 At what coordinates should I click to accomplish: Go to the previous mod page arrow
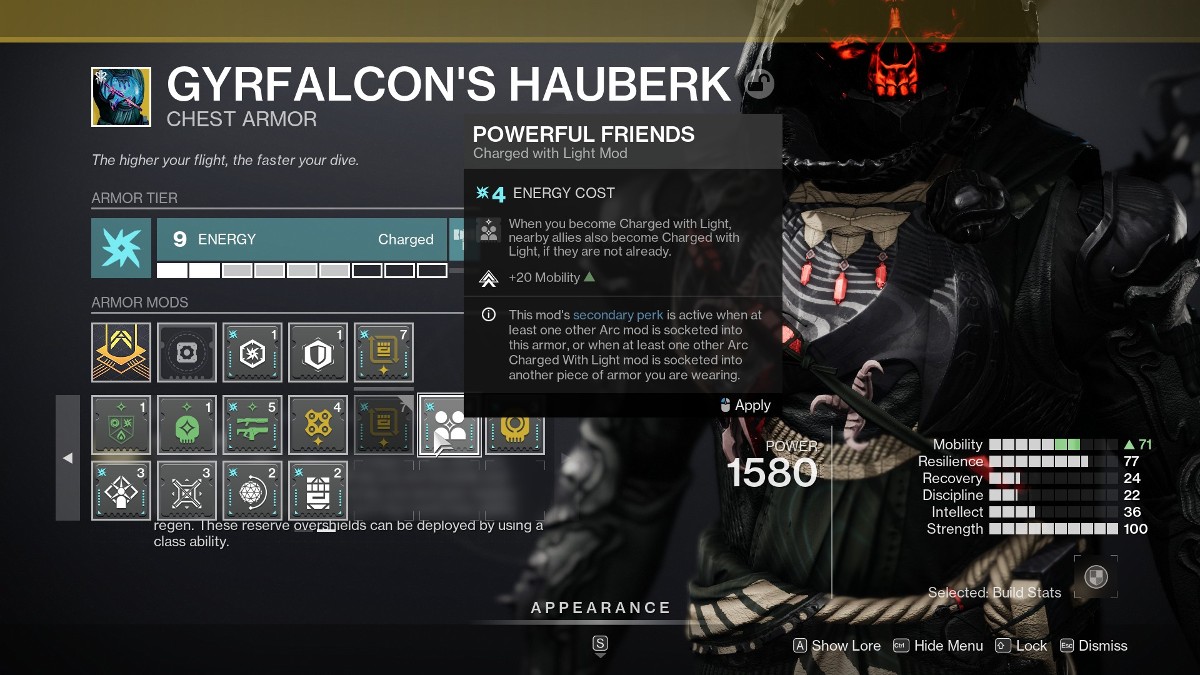coord(68,458)
